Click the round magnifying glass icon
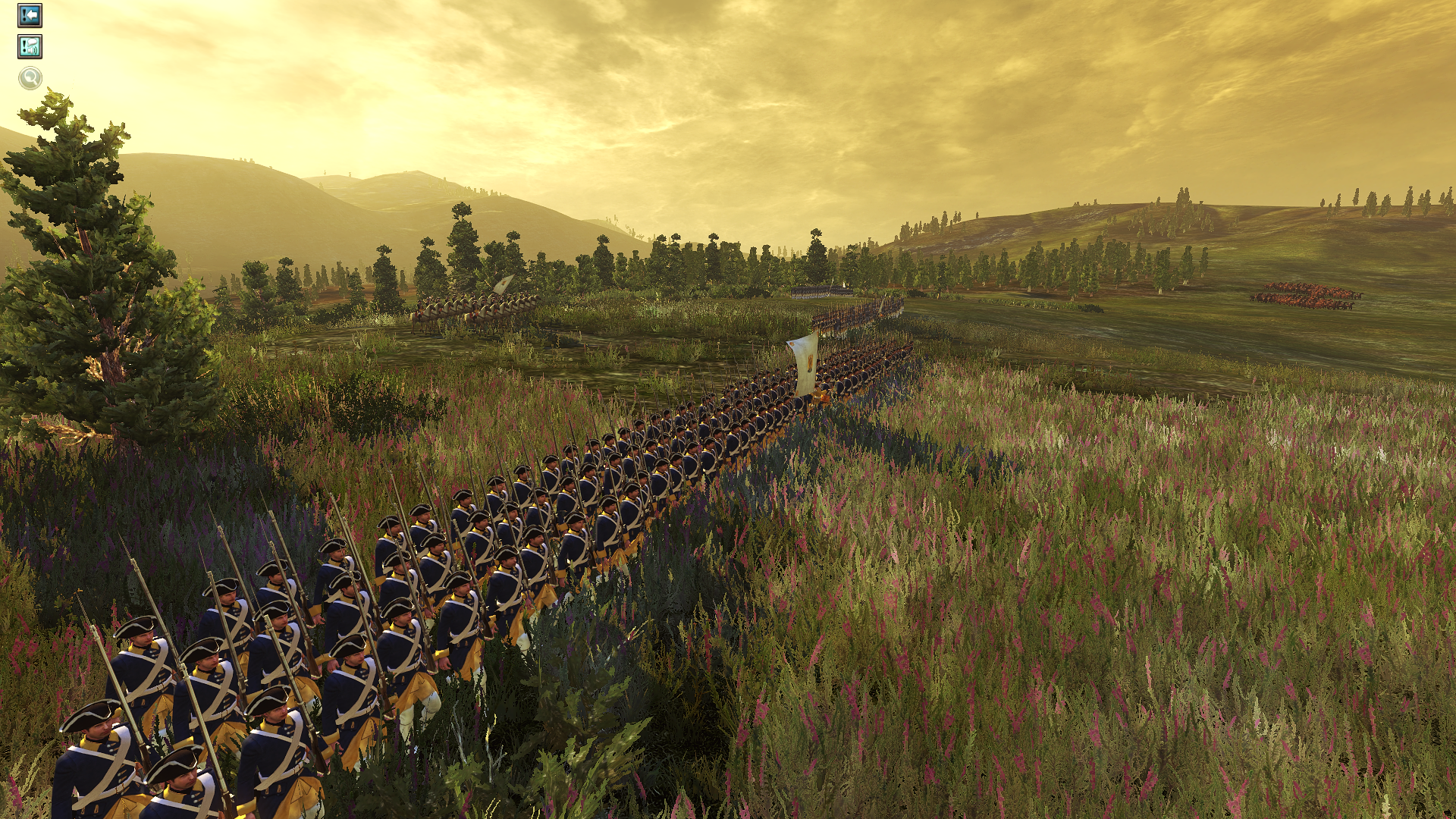This screenshot has height=819, width=1456. (x=30, y=78)
